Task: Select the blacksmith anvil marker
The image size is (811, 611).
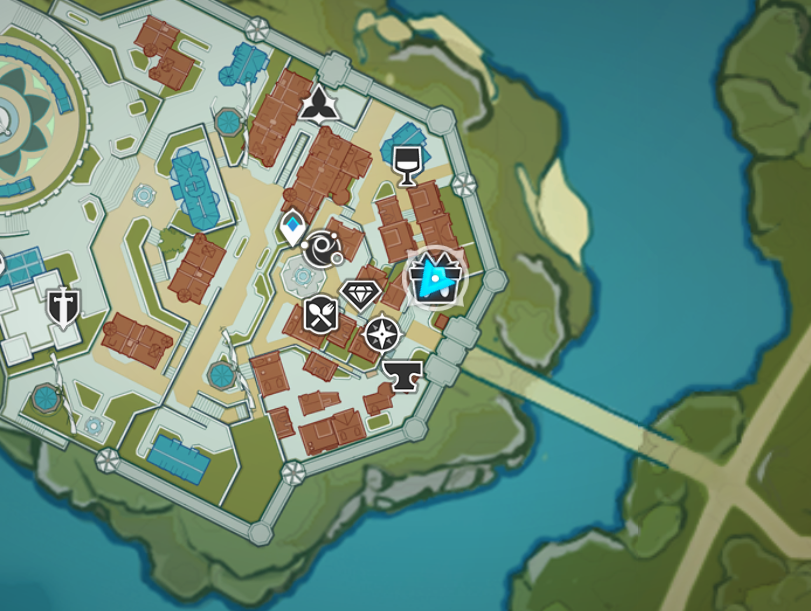Action: point(403,375)
